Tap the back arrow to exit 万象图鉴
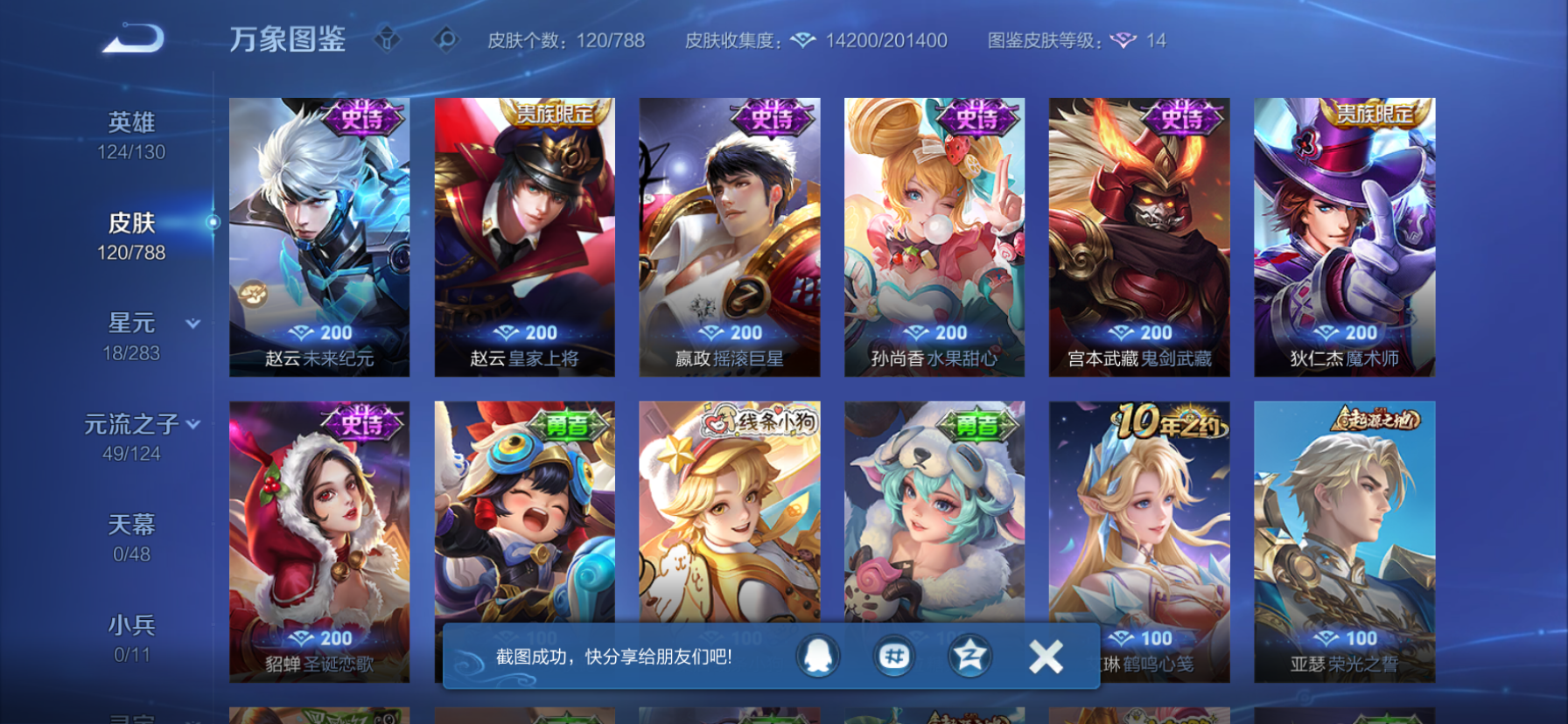Screen dimensions: 1568x724 point(131,37)
